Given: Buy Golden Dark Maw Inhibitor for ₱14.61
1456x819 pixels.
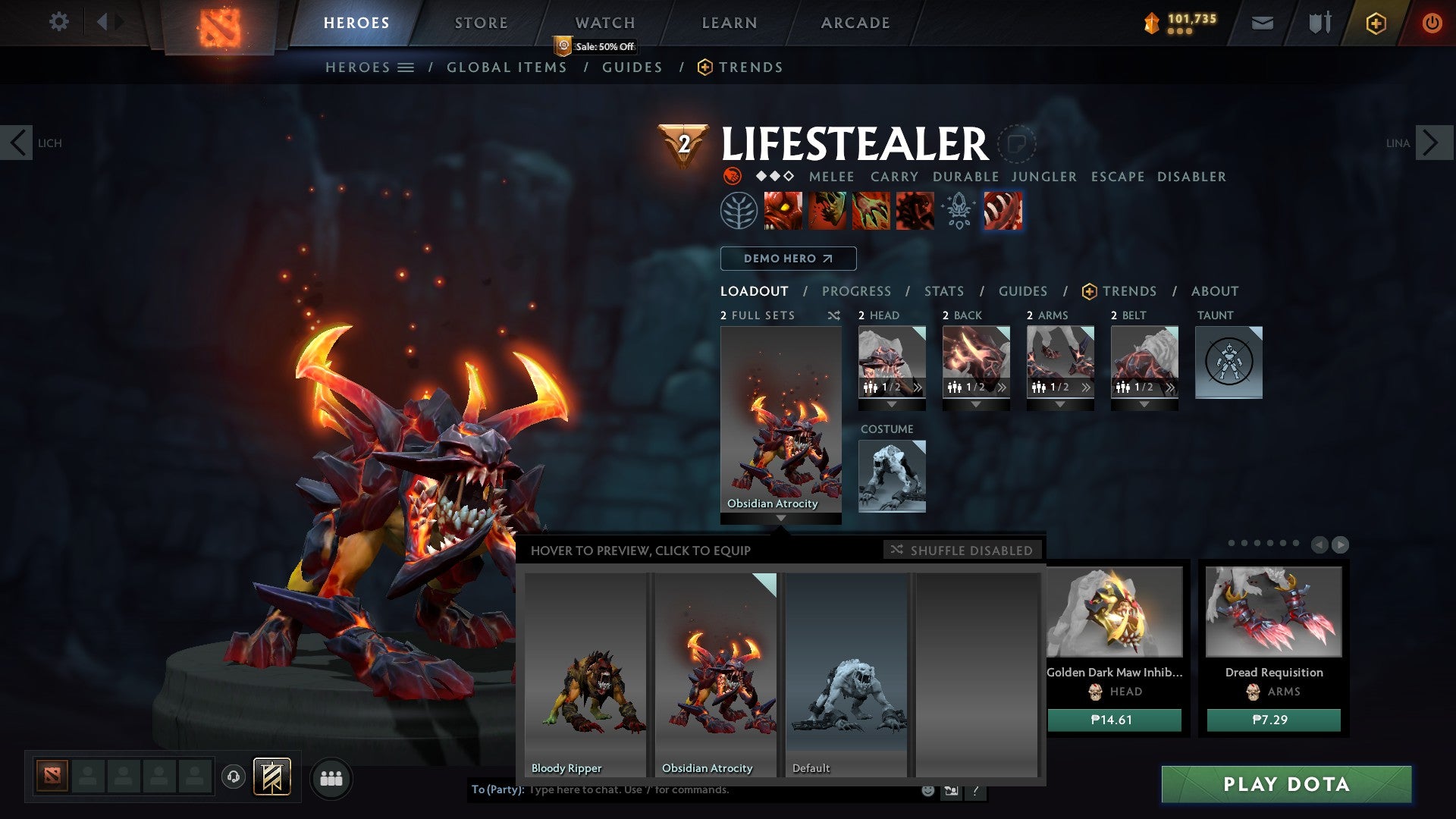Looking at the screenshot, I should (1113, 720).
